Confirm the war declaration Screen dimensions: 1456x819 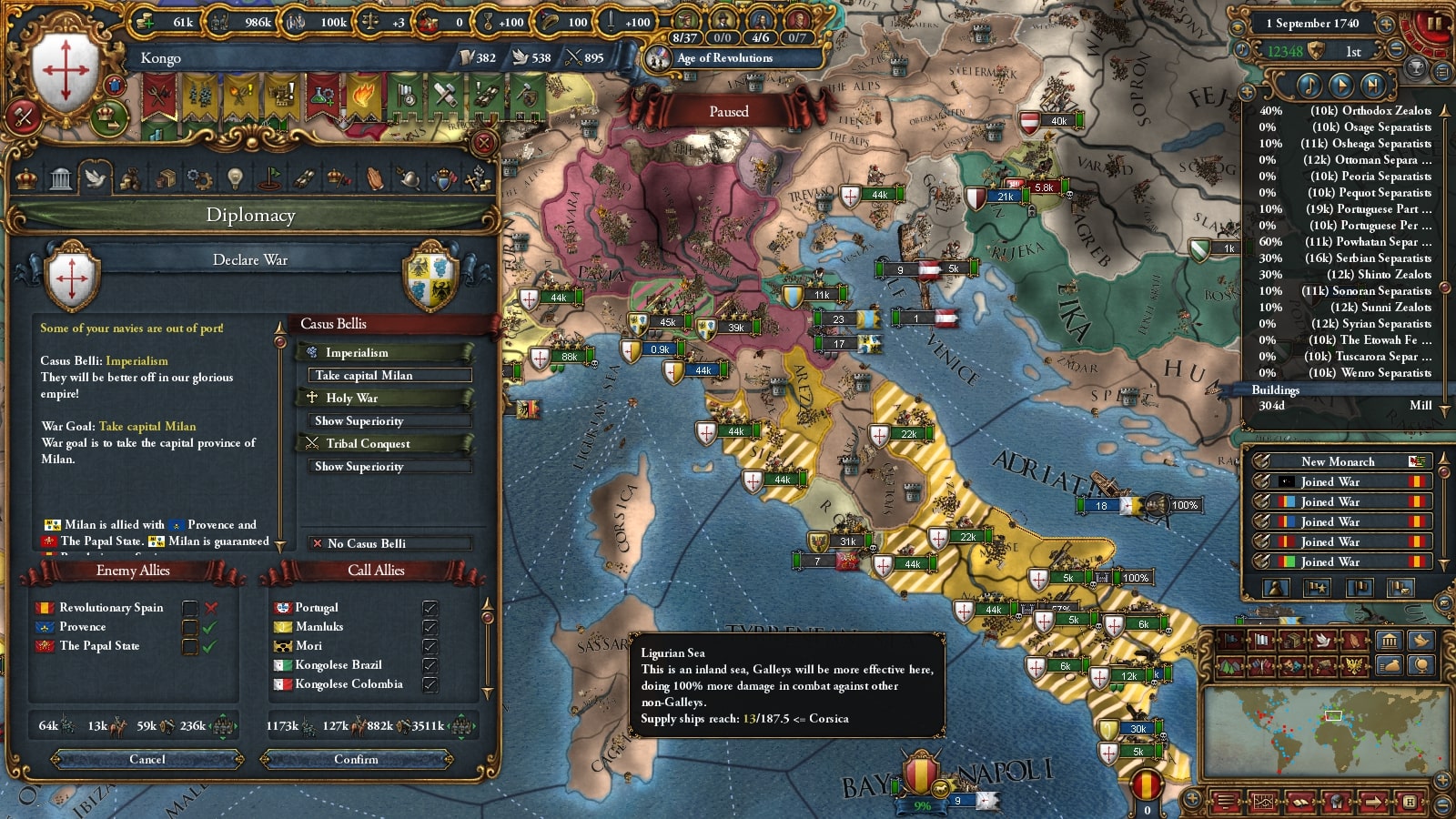point(356,759)
